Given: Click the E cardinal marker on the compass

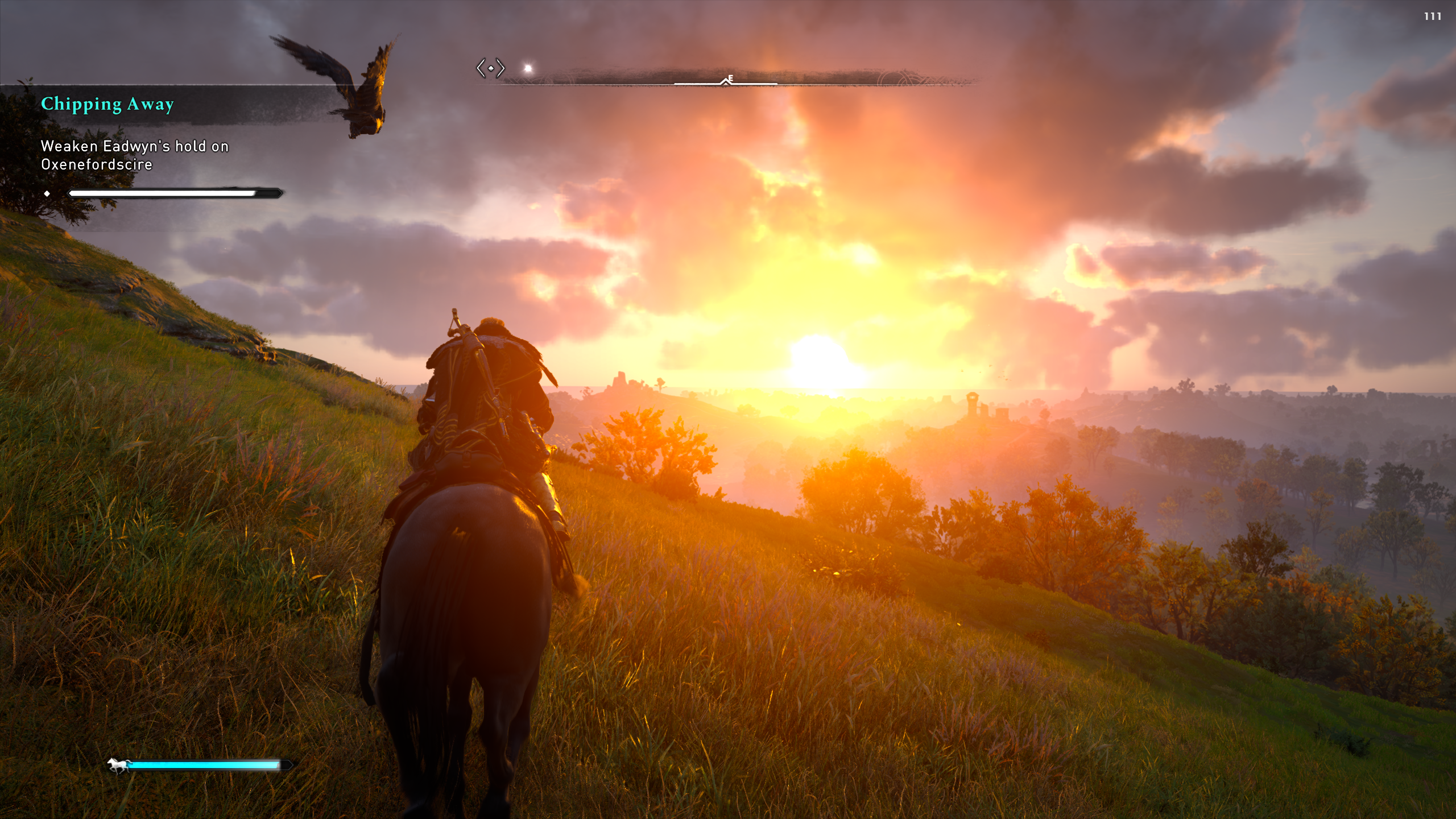Looking at the screenshot, I should click(730, 79).
